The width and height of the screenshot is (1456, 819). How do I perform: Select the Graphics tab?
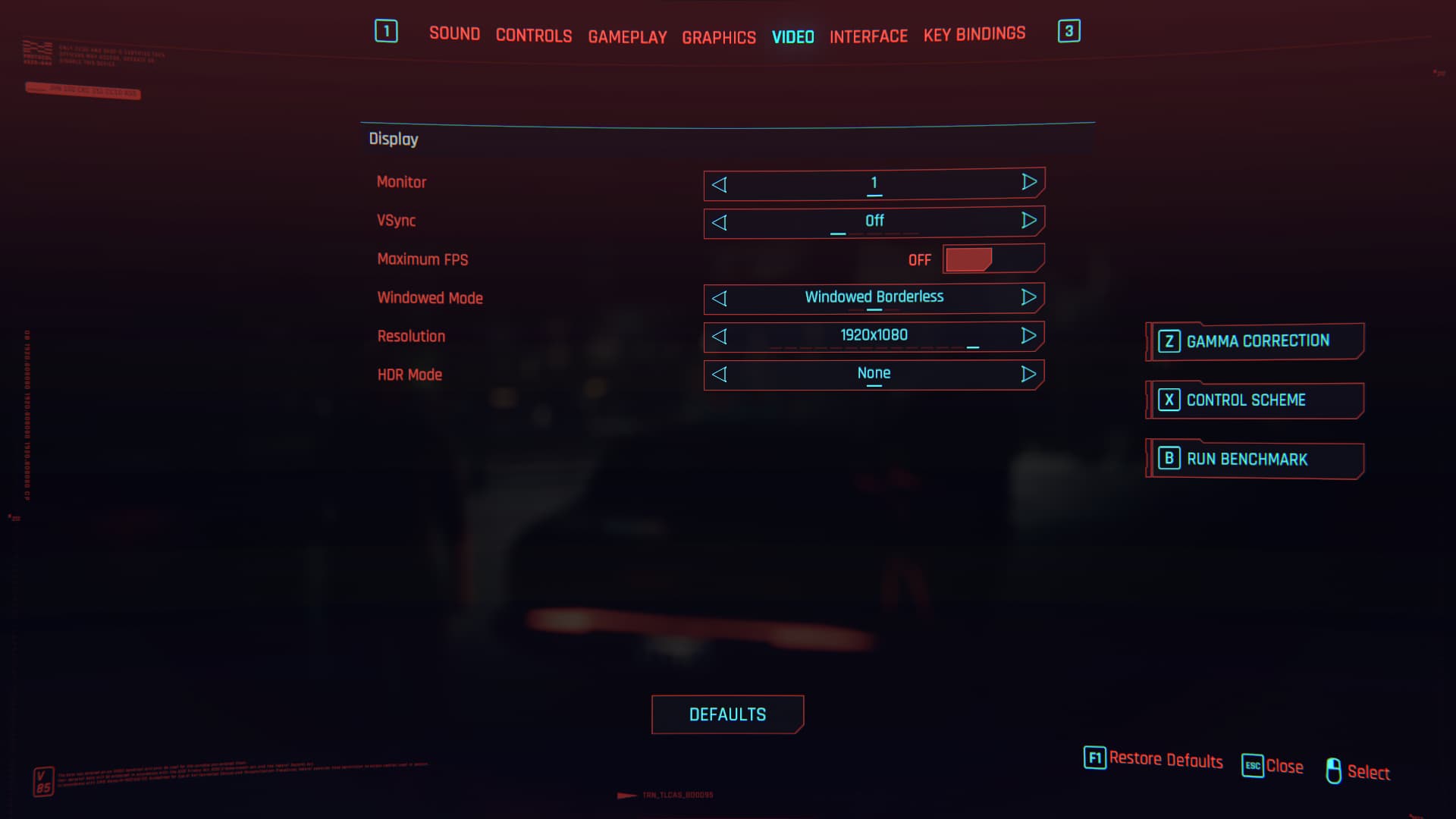point(718,37)
